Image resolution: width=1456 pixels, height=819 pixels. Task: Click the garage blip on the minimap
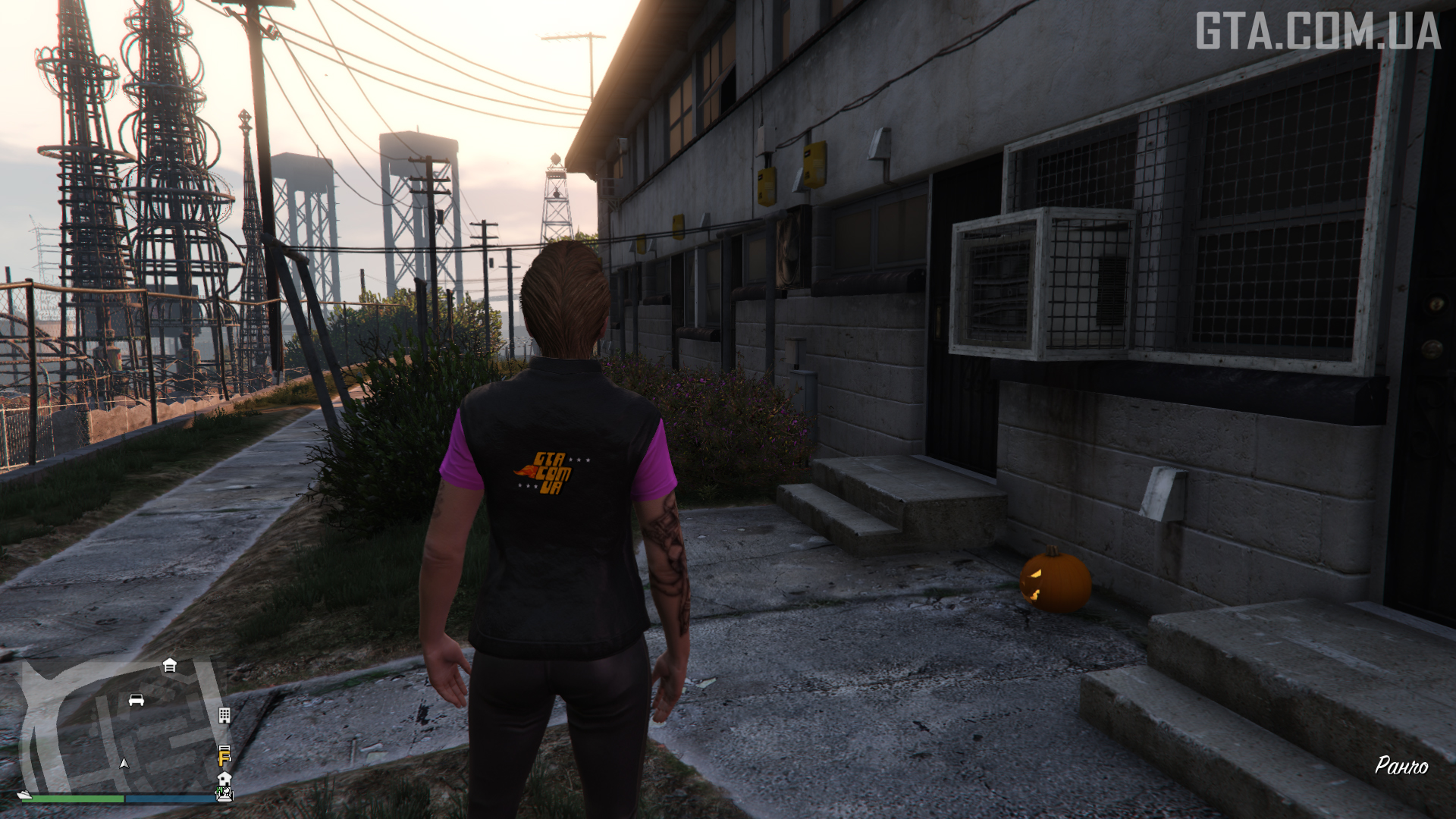click(x=170, y=665)
